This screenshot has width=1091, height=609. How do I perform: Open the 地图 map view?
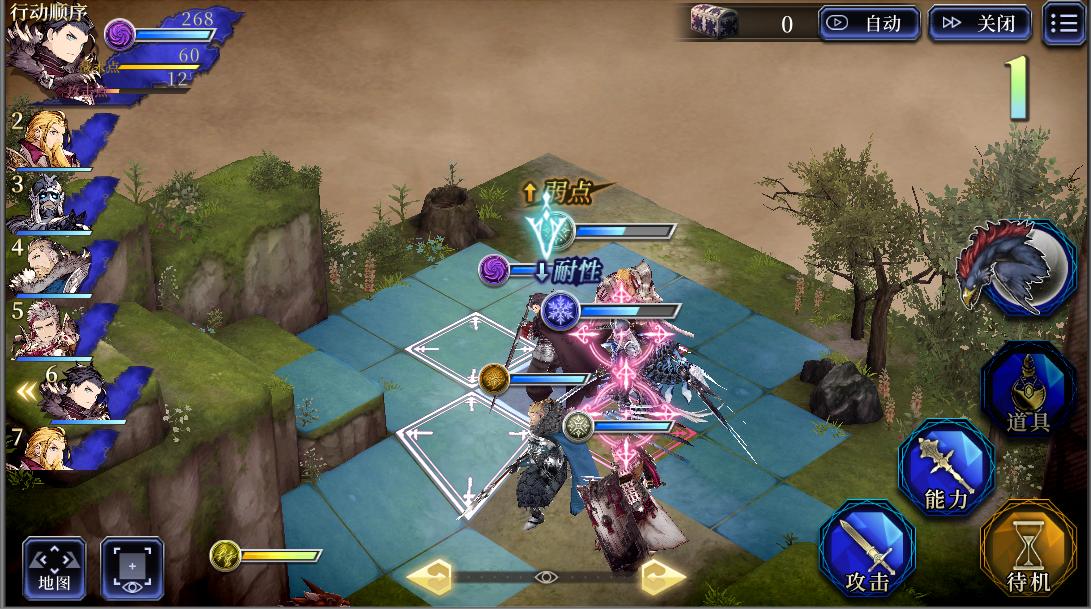click(54, 567)
